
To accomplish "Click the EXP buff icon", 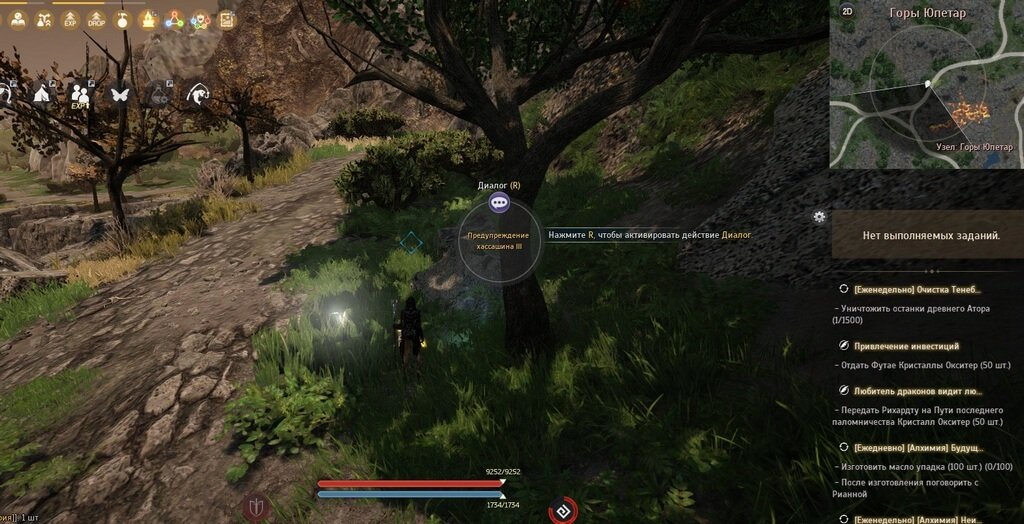I will pos(70,19).
